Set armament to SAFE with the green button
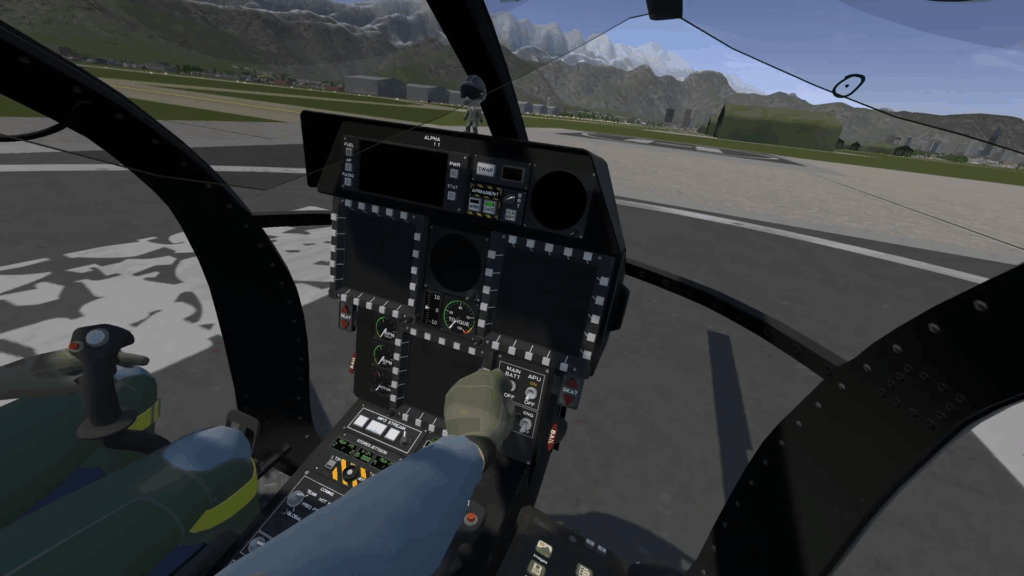This screenshot has width=1024, height=576. (x=491, y=207)
